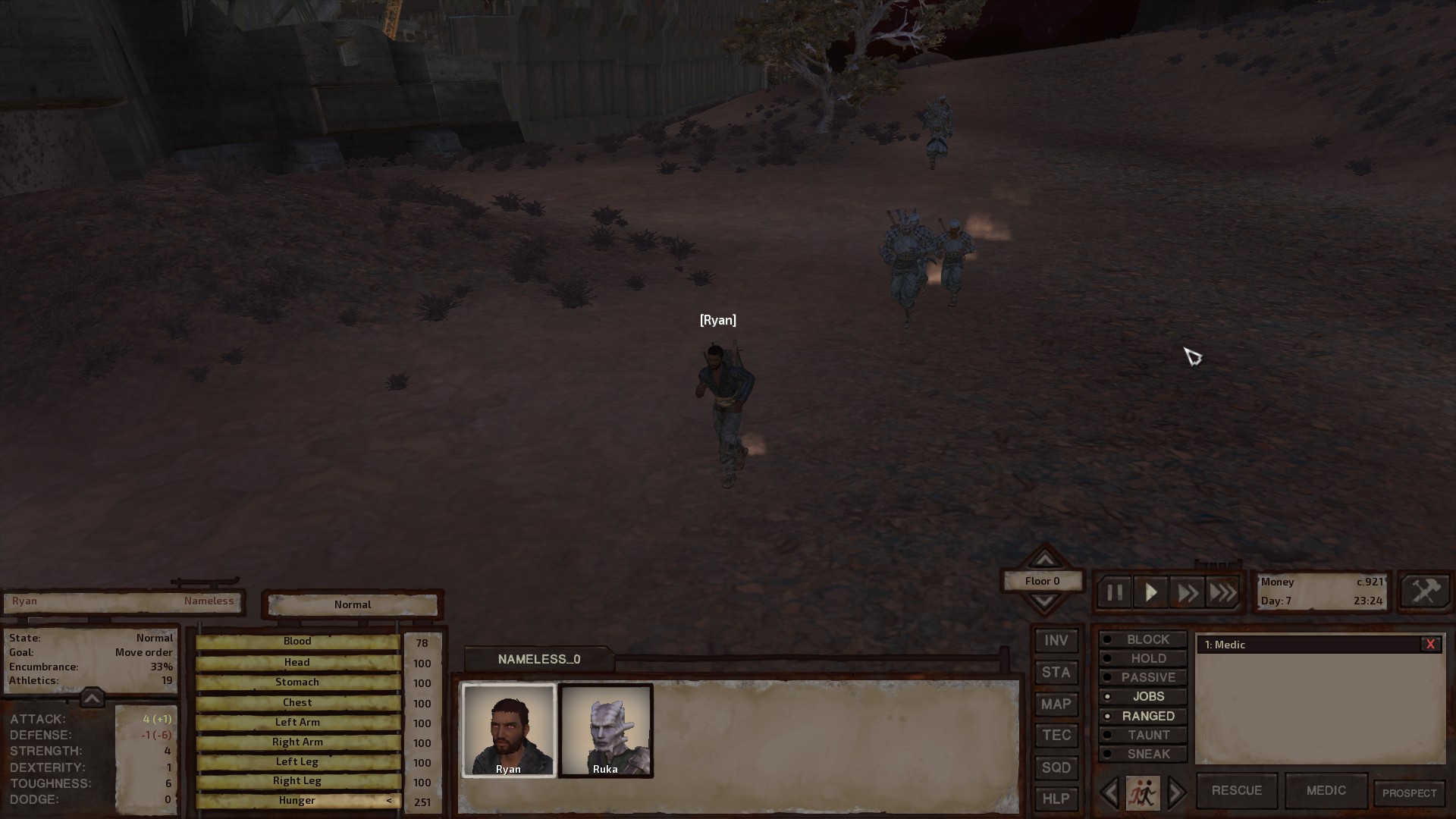Image resolution: width=1456 pixels, height=819 pixels.
Task: Select the NAMELESS_0 squad tab
Action: [538, 659]
